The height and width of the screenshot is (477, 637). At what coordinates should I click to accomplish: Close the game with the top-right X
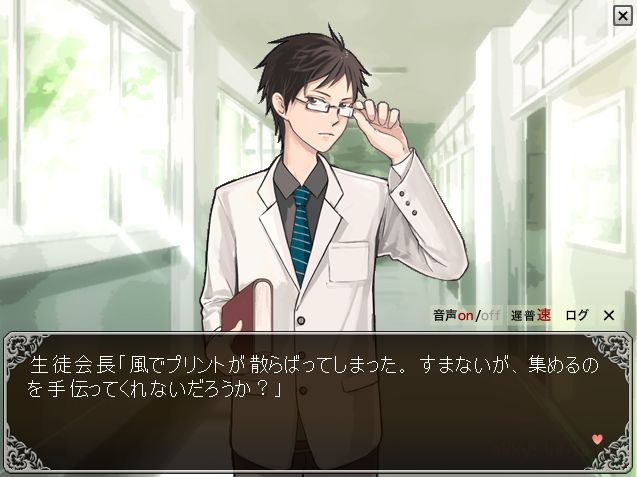point(622,15)
